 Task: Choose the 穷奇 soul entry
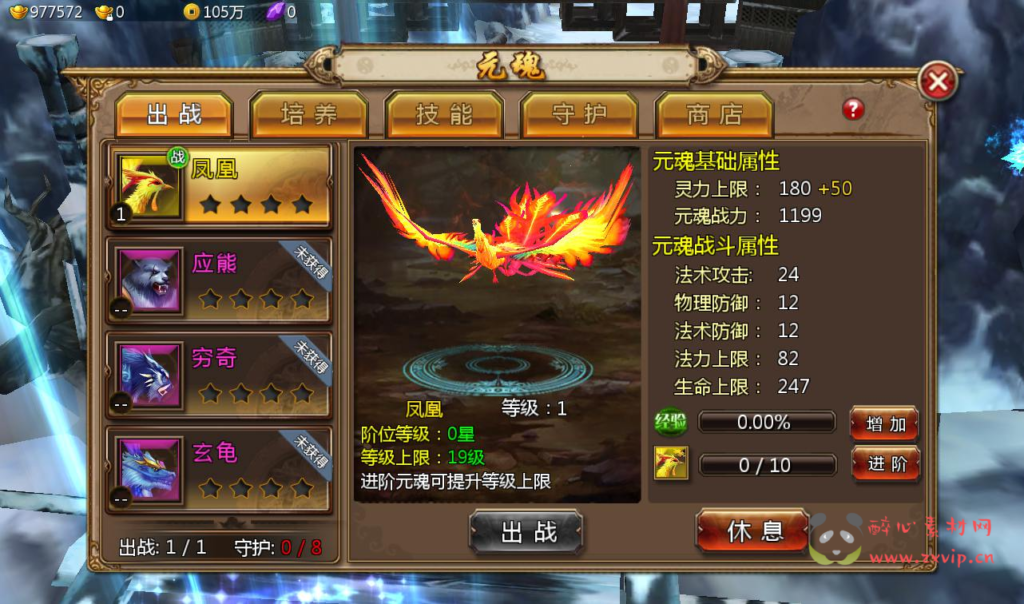click(x=221, y=374)
